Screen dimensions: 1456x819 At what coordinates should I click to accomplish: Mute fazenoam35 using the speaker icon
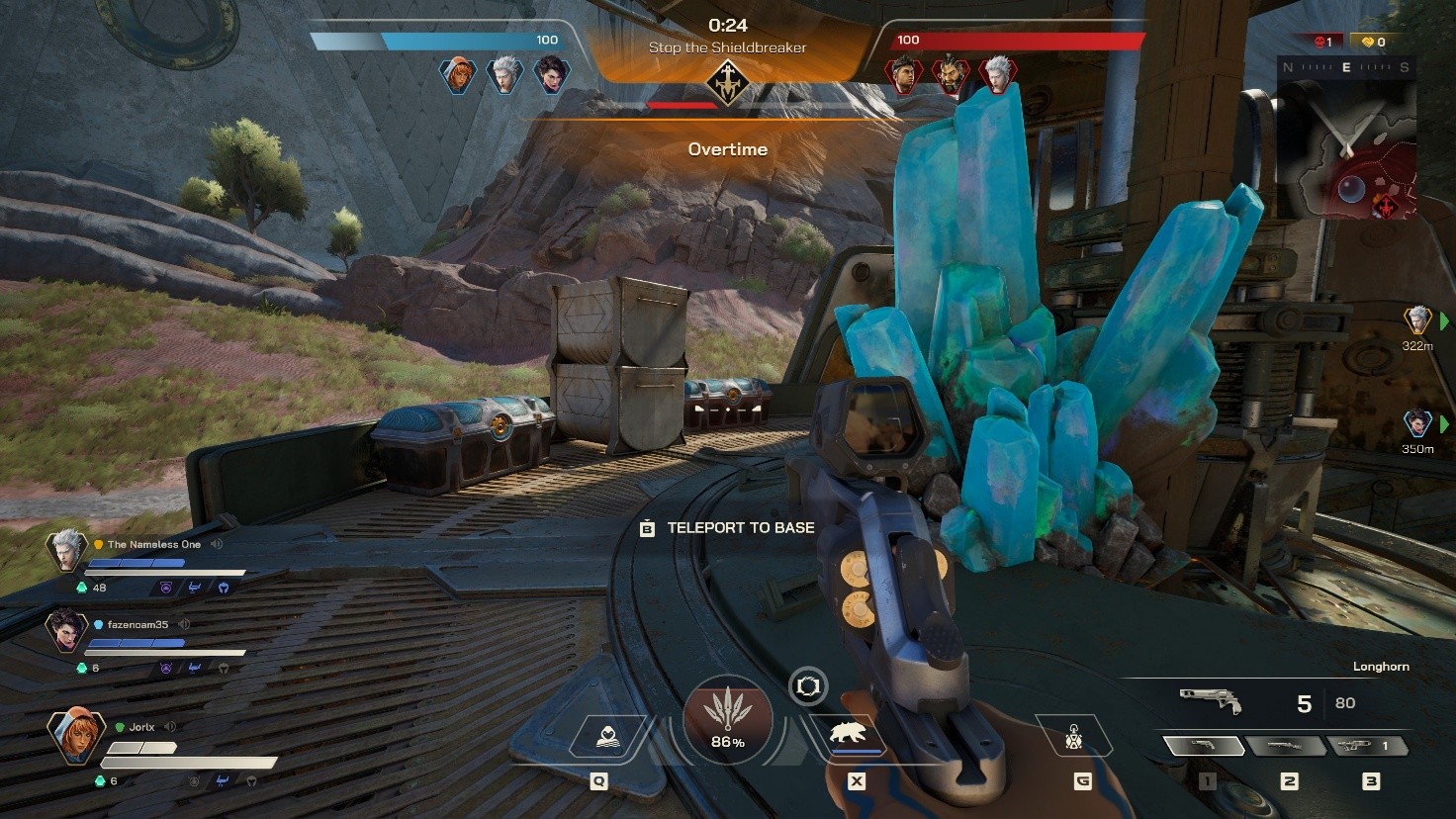[x=184, y=624]
